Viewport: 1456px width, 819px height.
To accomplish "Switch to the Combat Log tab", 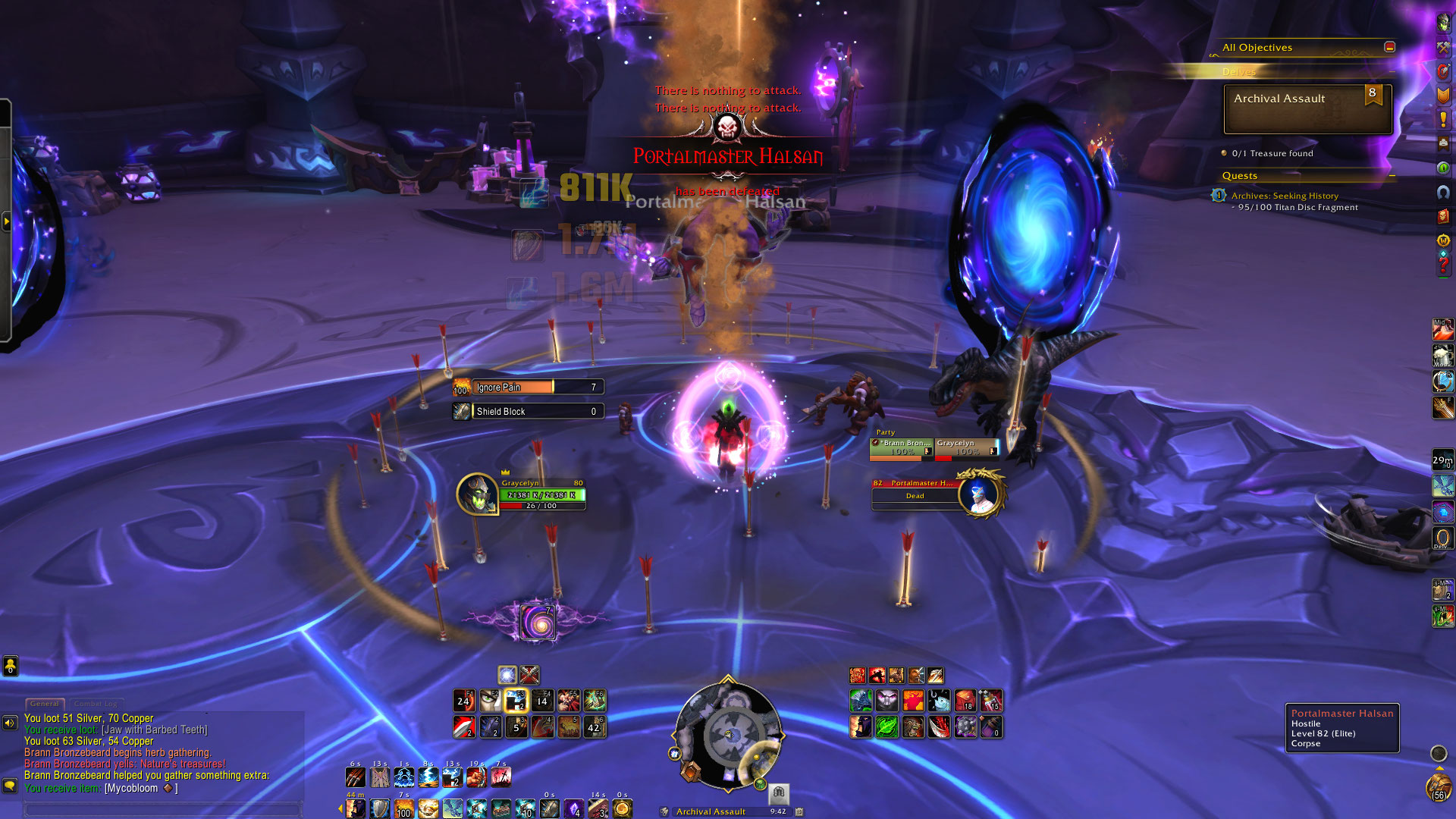I will point(96,704).
